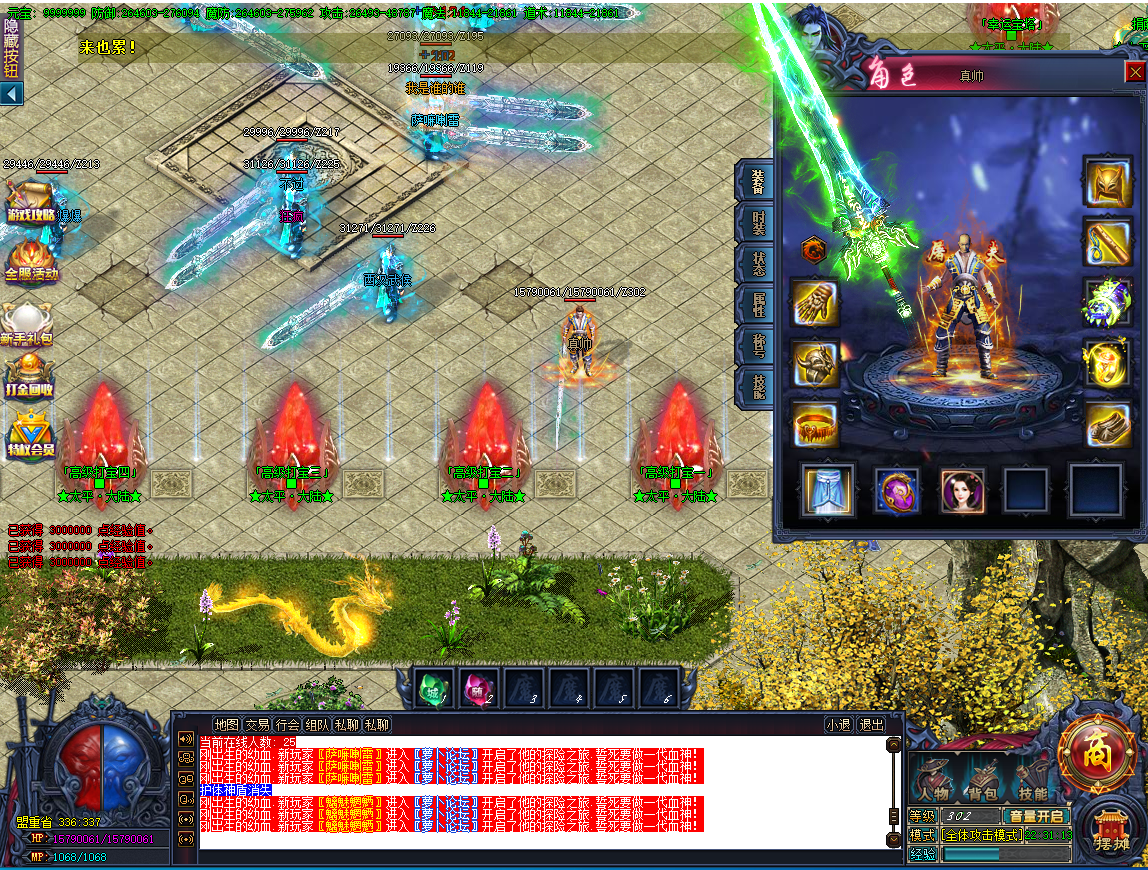1148x870 pixels.
Task: Toggle the 音量开启 sound button
Action: (1036, 816)
